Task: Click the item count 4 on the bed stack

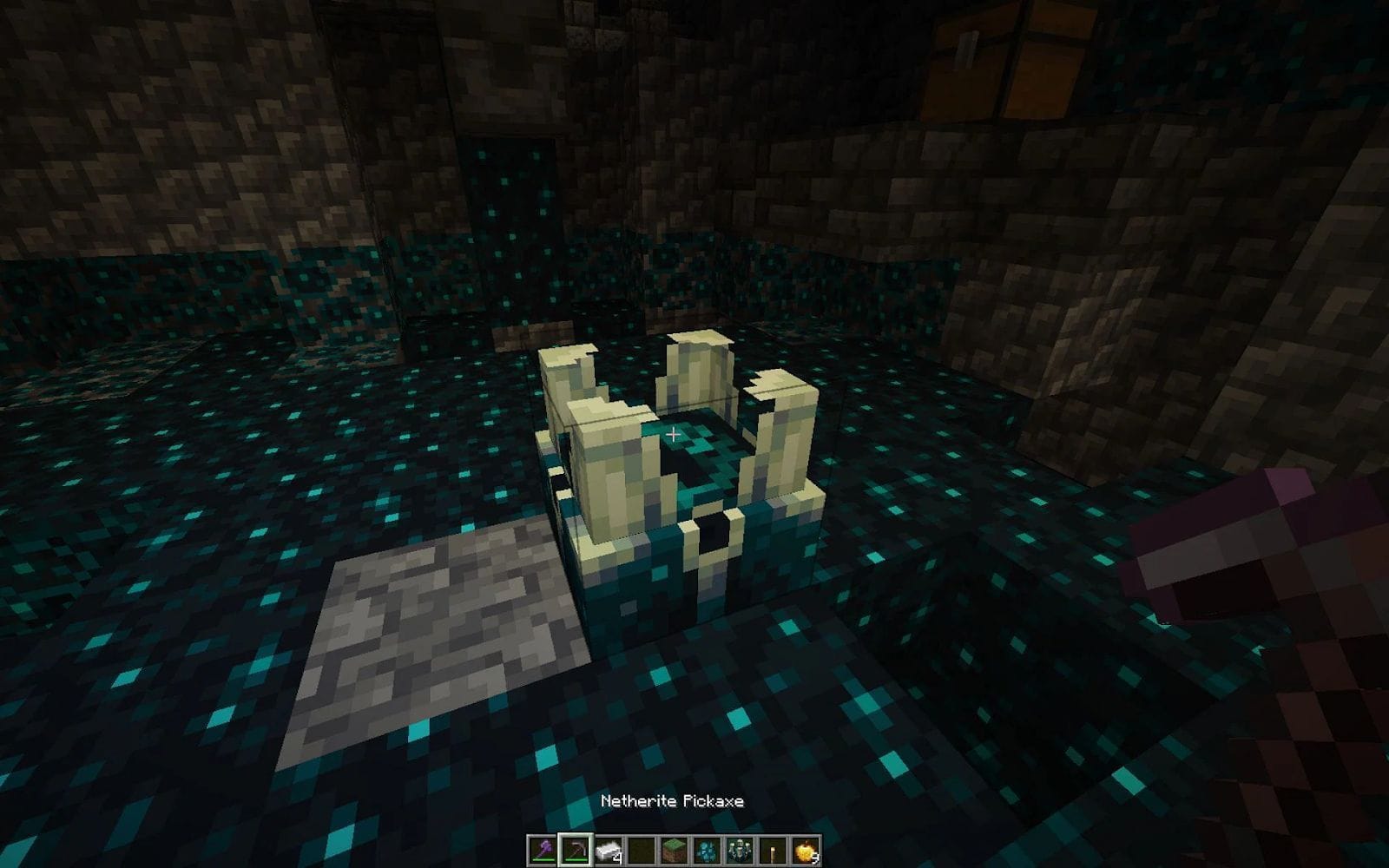Action: point(618,859)
